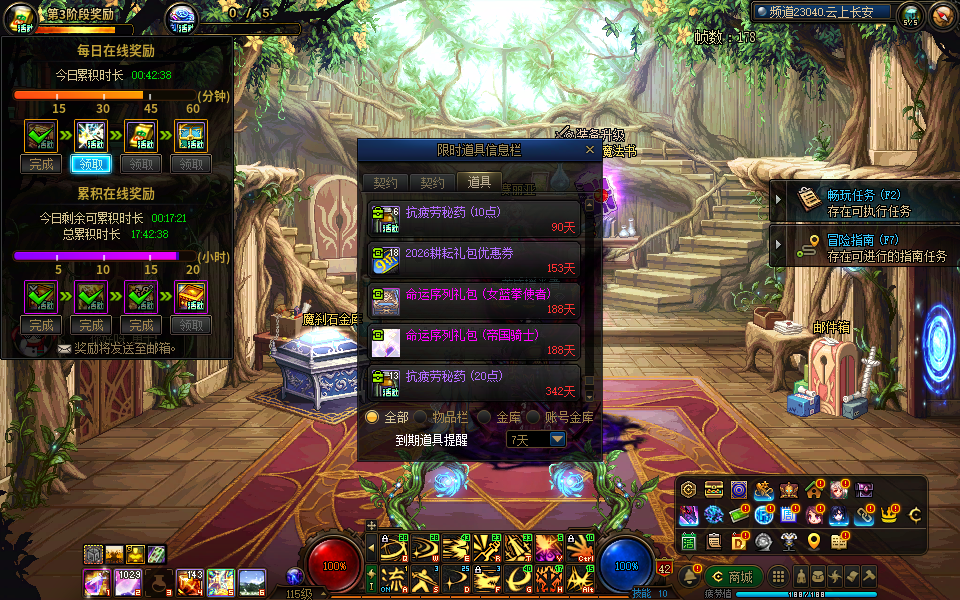Switch to the 道具 tab
Screen dimensions: 960x600
[x=480, y=182]
